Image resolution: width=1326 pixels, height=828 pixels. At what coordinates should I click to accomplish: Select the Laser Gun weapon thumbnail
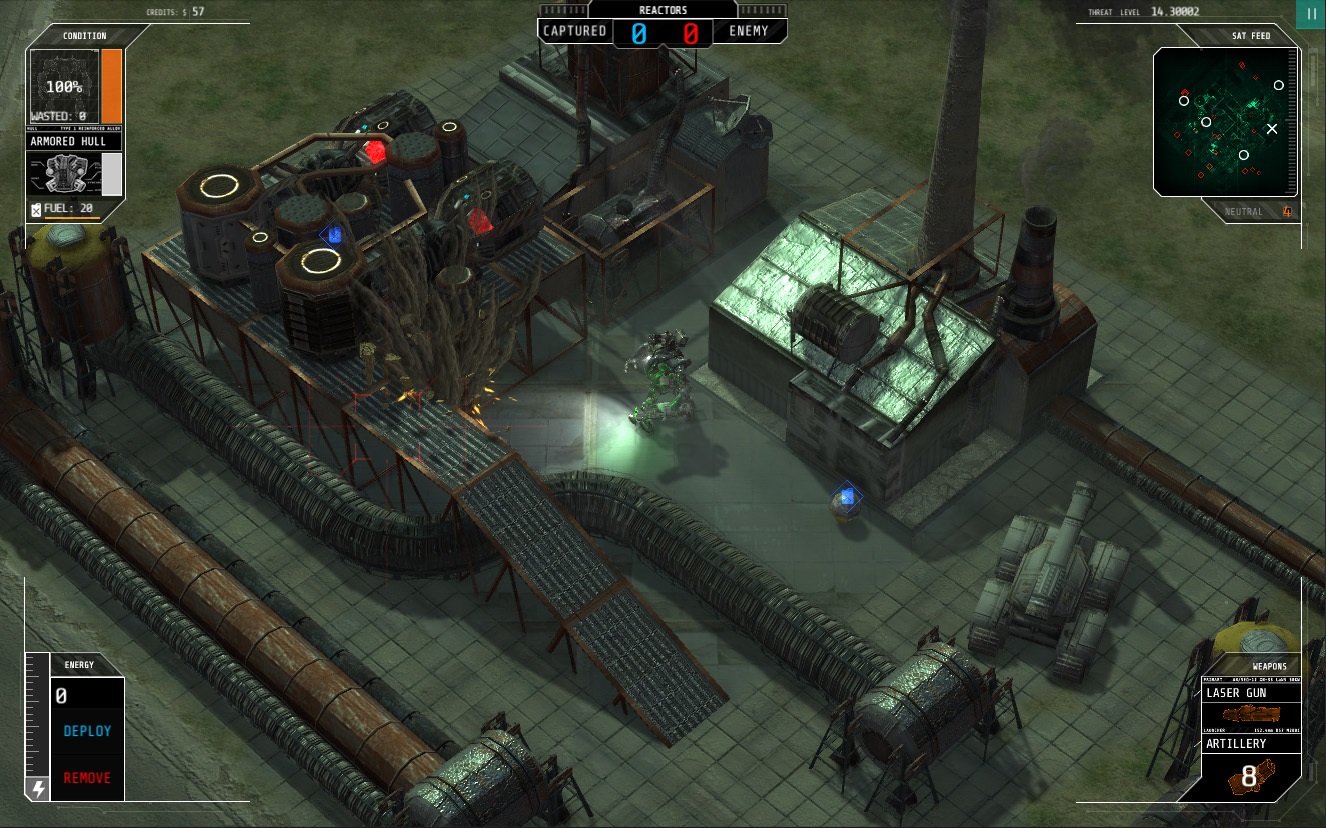point(1251,714)
